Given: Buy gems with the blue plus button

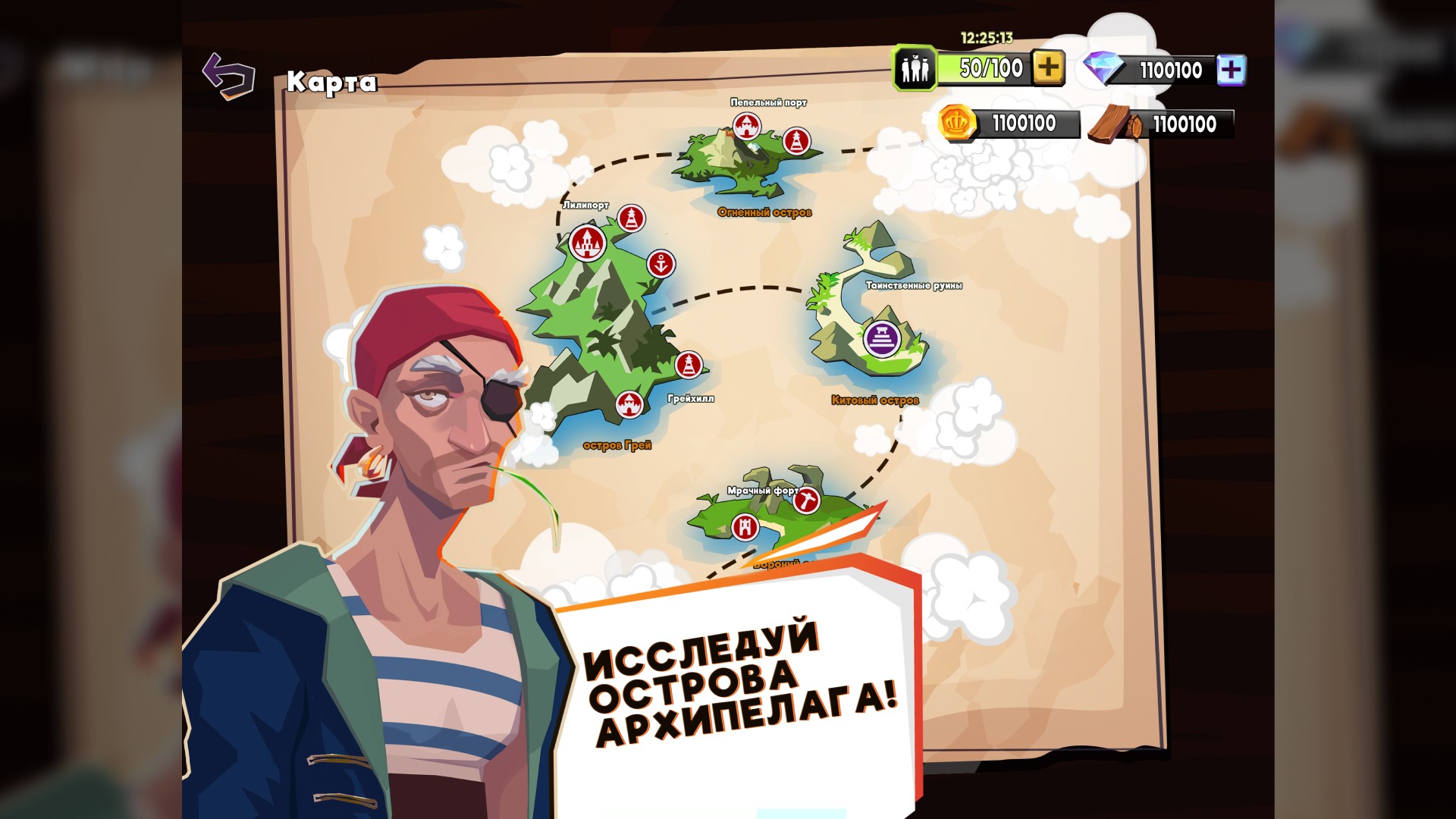Looking at the screenshot, I should tap(1231, 70).
